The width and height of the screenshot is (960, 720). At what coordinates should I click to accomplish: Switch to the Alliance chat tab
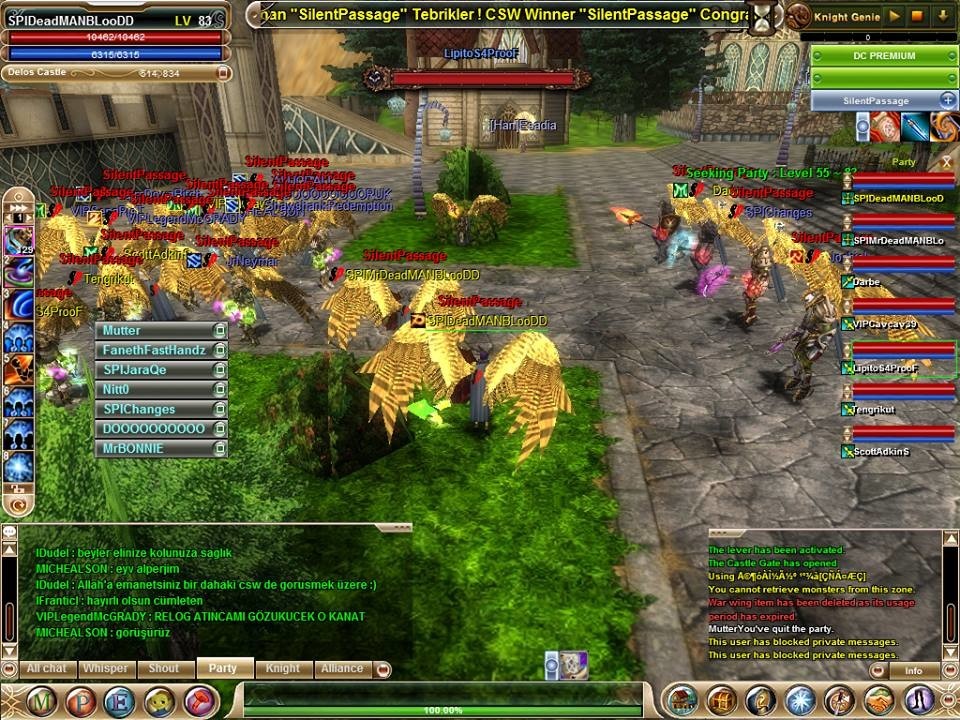pyautogui.click(x=342, y=668)
